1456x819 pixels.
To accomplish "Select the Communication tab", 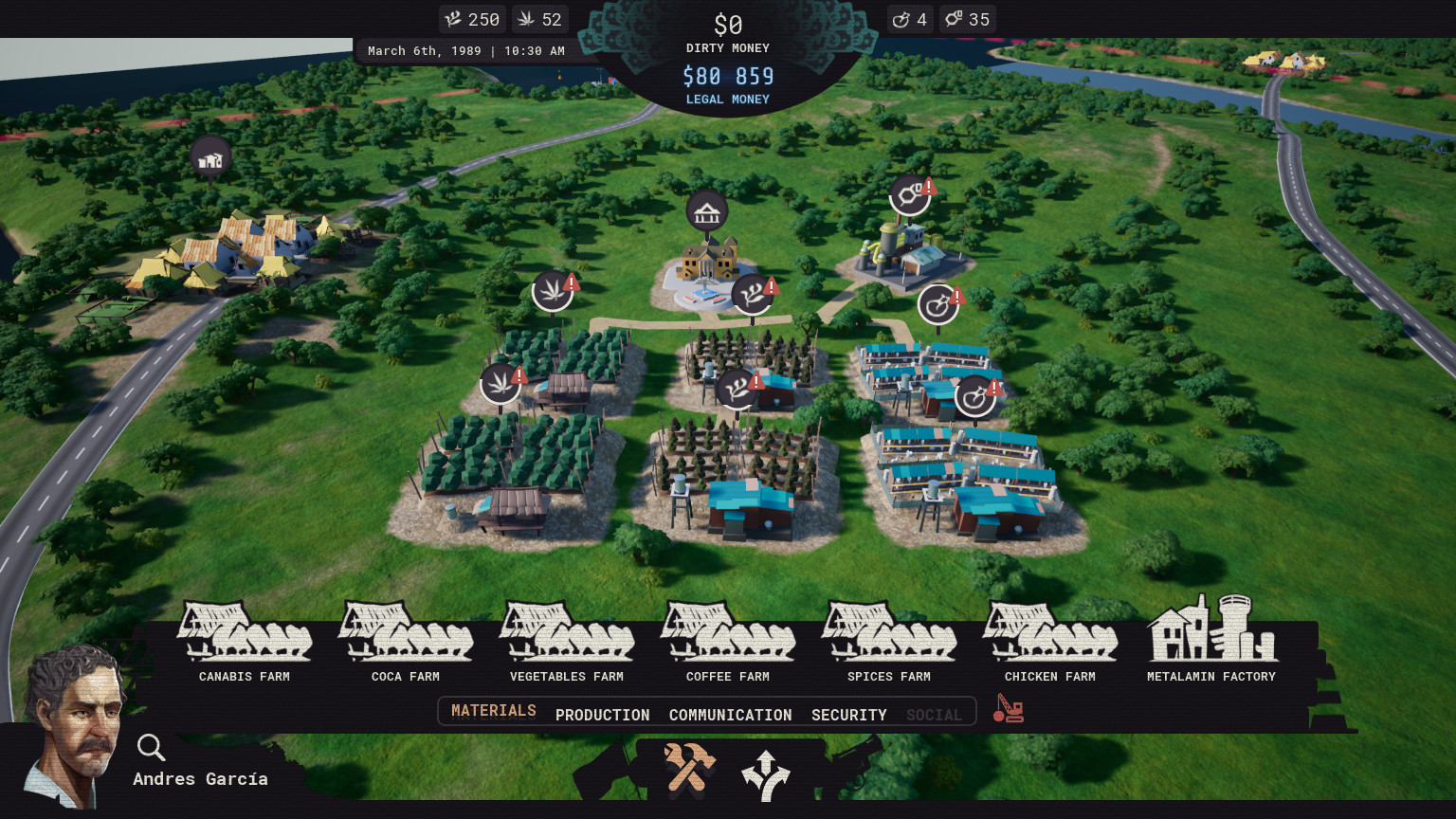I will pyautogui.click(x=731, y=714).
